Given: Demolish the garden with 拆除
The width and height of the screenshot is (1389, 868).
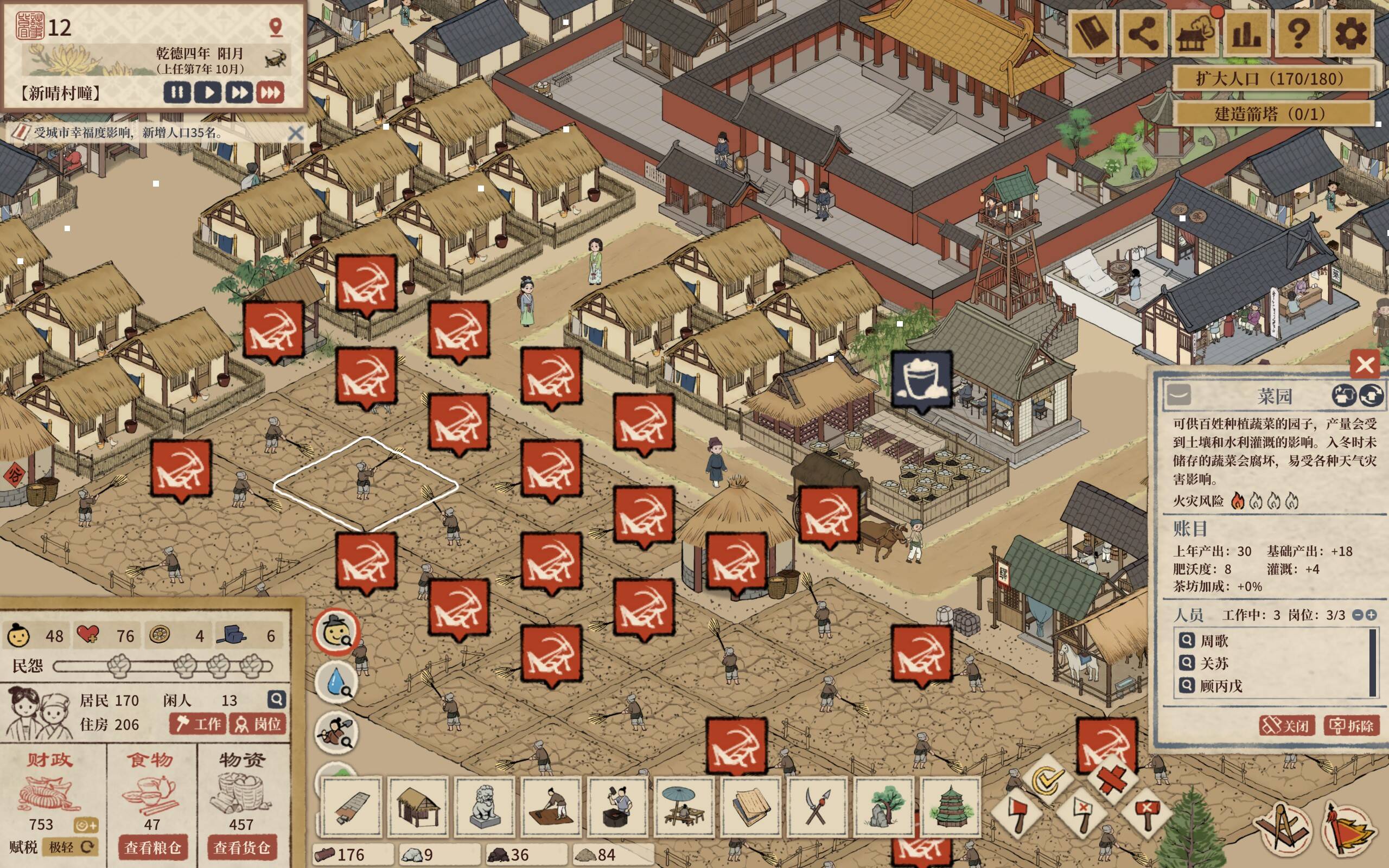Looking at the screenshot, I should [x=1350, y=726].
